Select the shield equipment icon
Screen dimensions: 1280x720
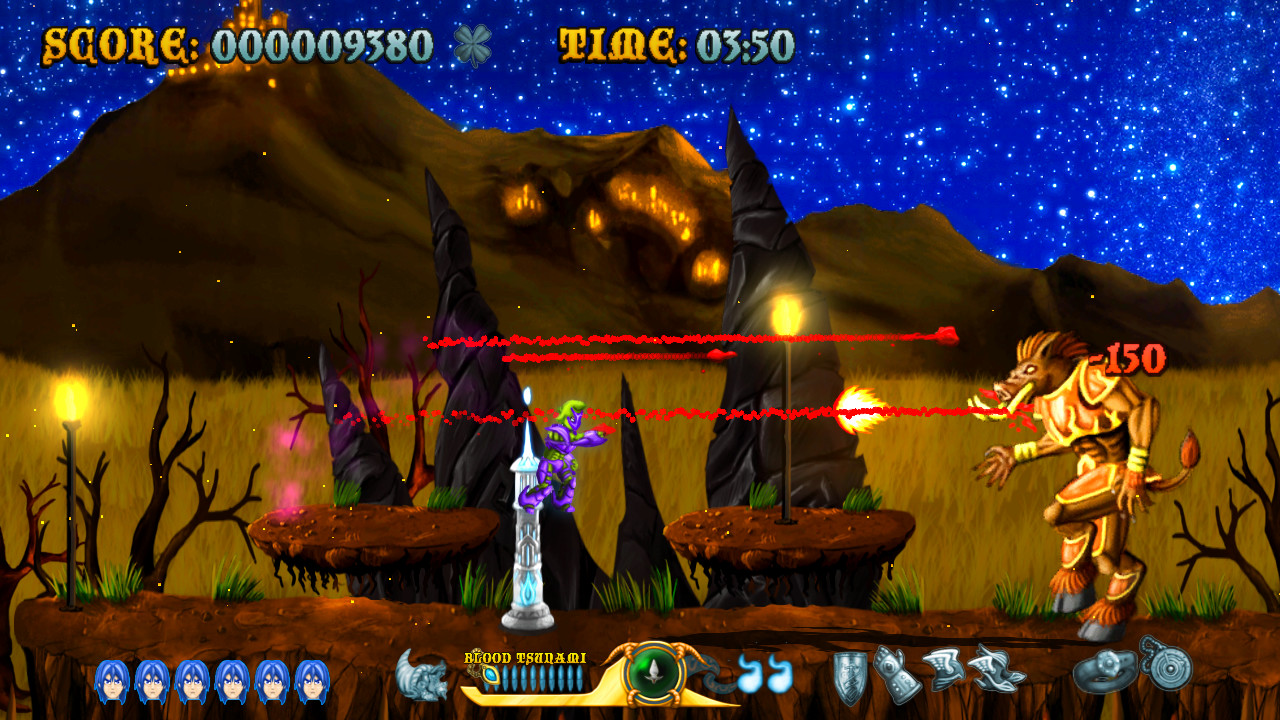(848, 678)
